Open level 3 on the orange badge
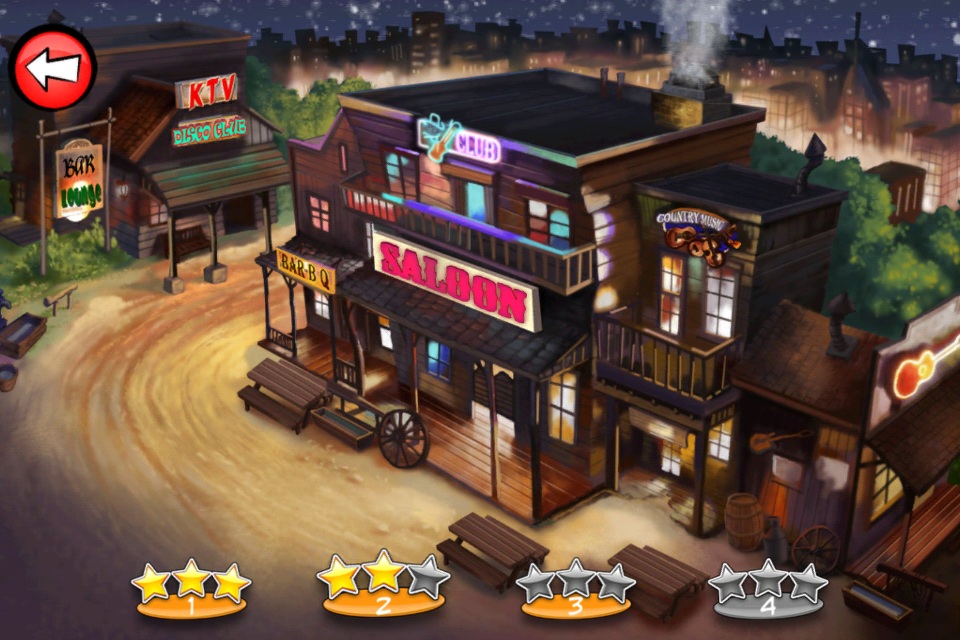Screen dimensions: 960x640 (x=576, y=593)
